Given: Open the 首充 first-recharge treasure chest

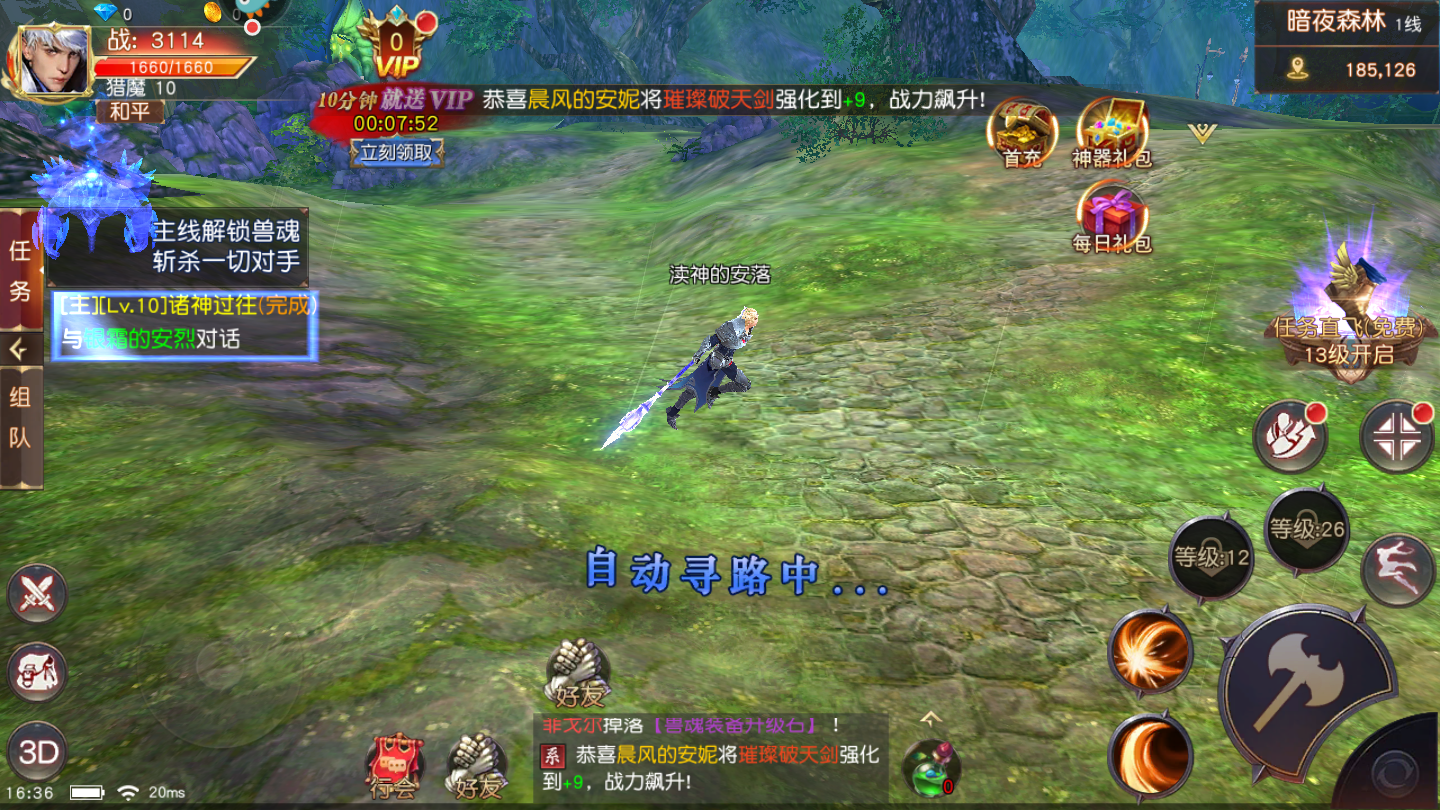Looking at the screenshot, I should point(1022,132).
